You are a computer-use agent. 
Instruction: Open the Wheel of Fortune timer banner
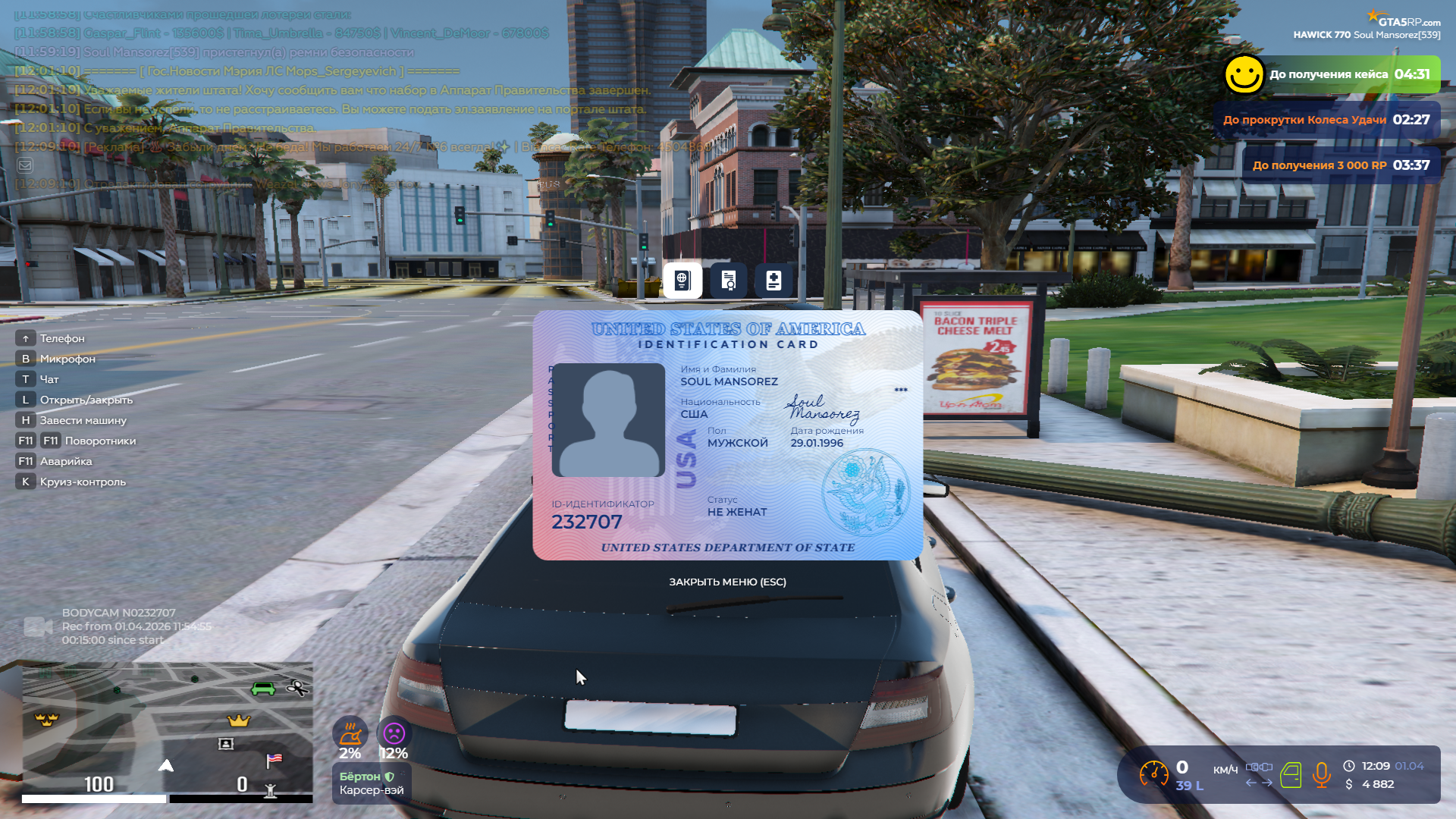(x=1326, y=120)
